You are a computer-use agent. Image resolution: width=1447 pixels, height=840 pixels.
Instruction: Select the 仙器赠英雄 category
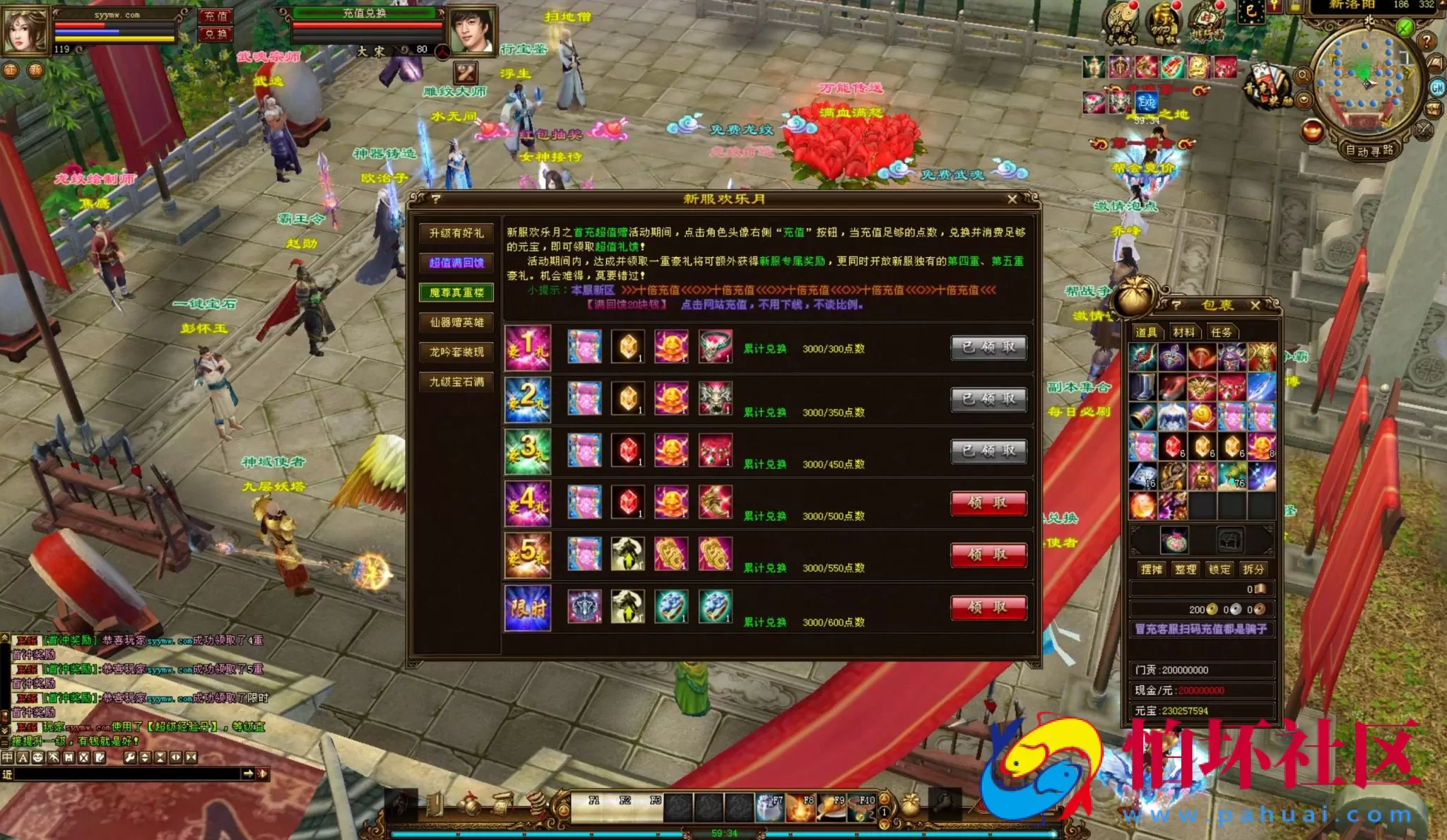(456, 322)
